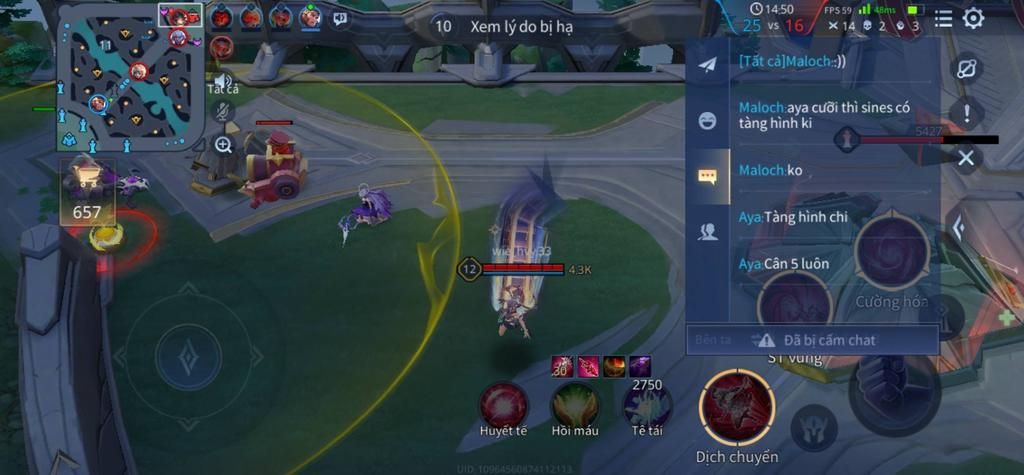The width and height of the screenshot is (1024, 475).
Task: Tap the exclamation mark signal button
Action: pyautogui.click(x=966, y=113)
